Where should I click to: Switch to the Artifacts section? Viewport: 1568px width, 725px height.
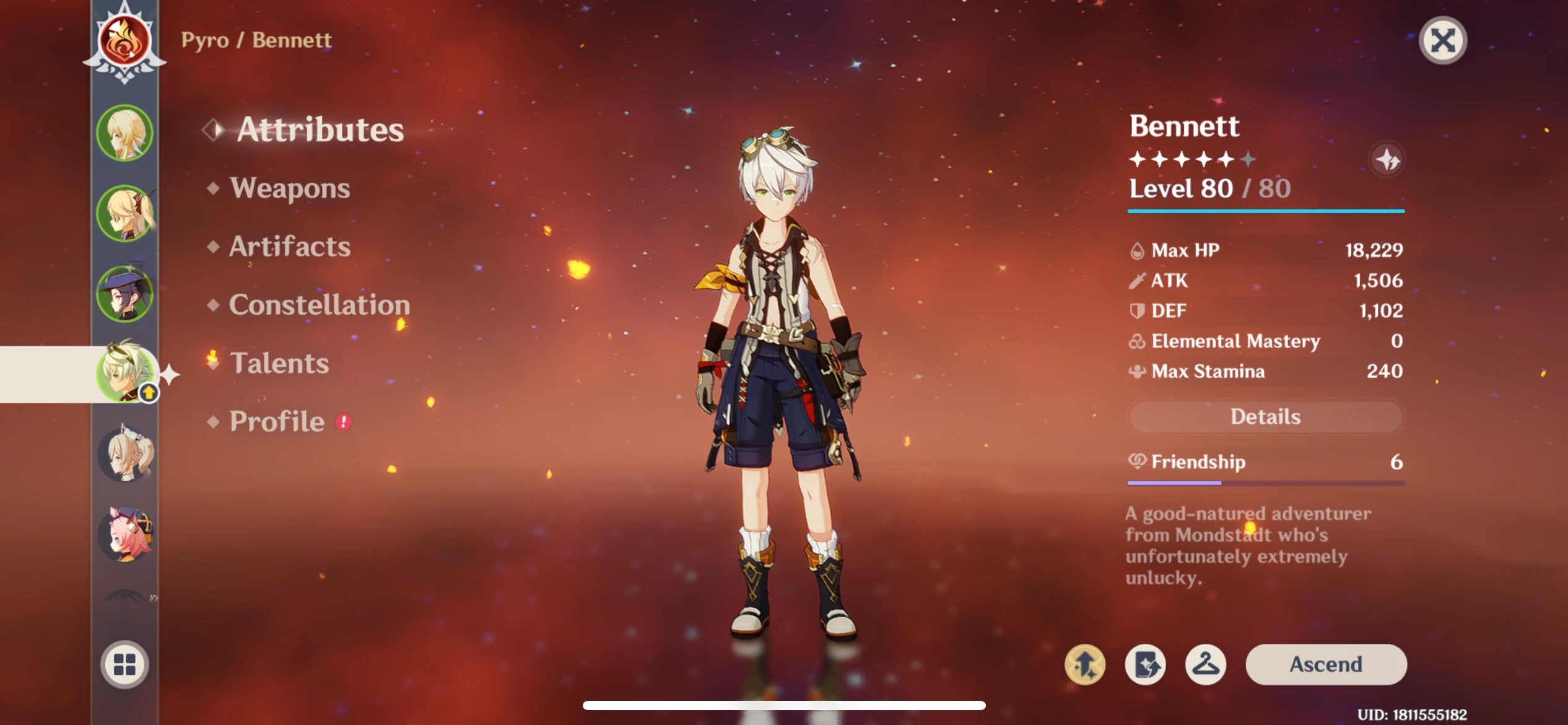pyautogui.click(x=289, y=247)
